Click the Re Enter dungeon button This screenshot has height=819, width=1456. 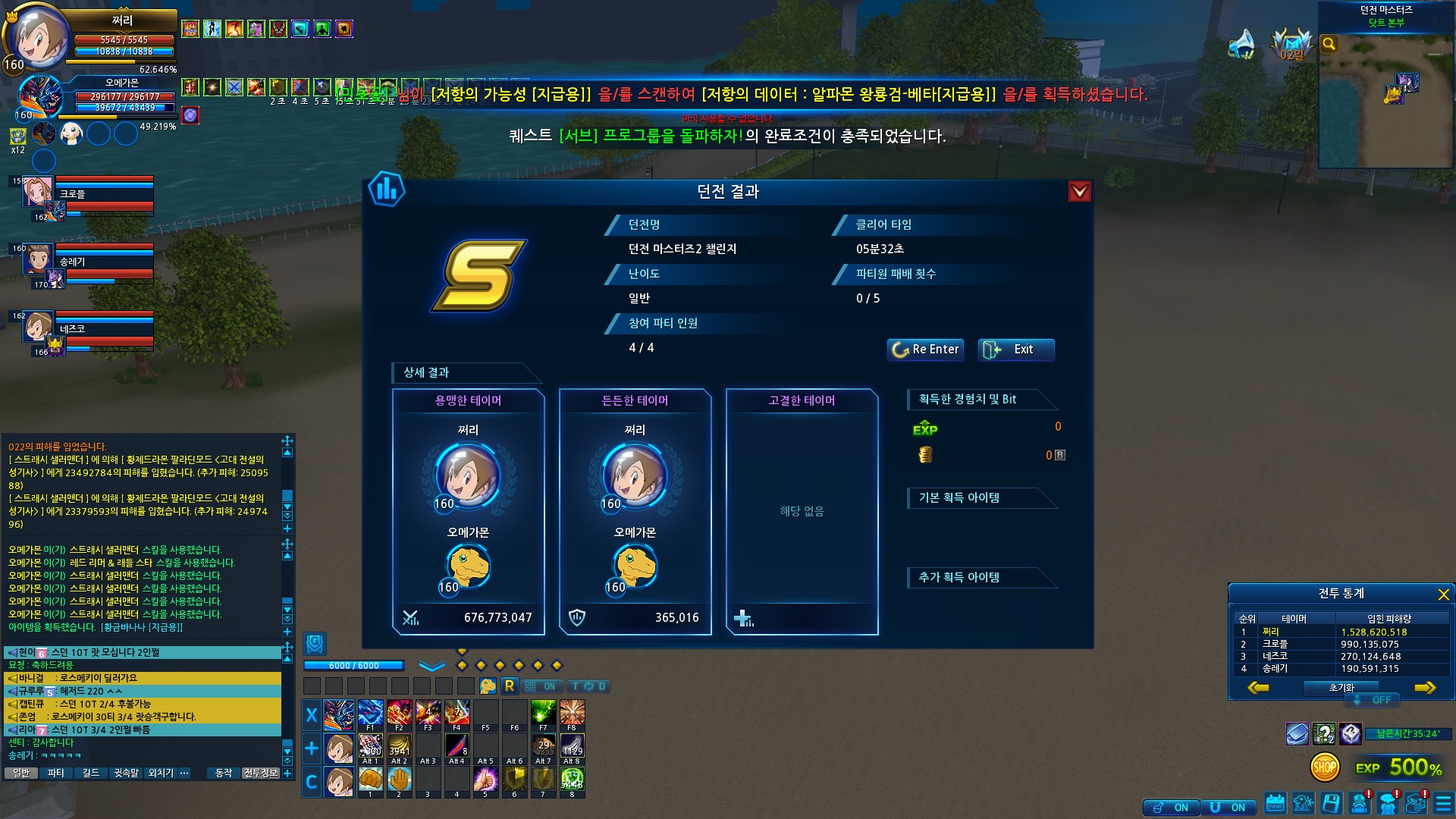point(925,350)
